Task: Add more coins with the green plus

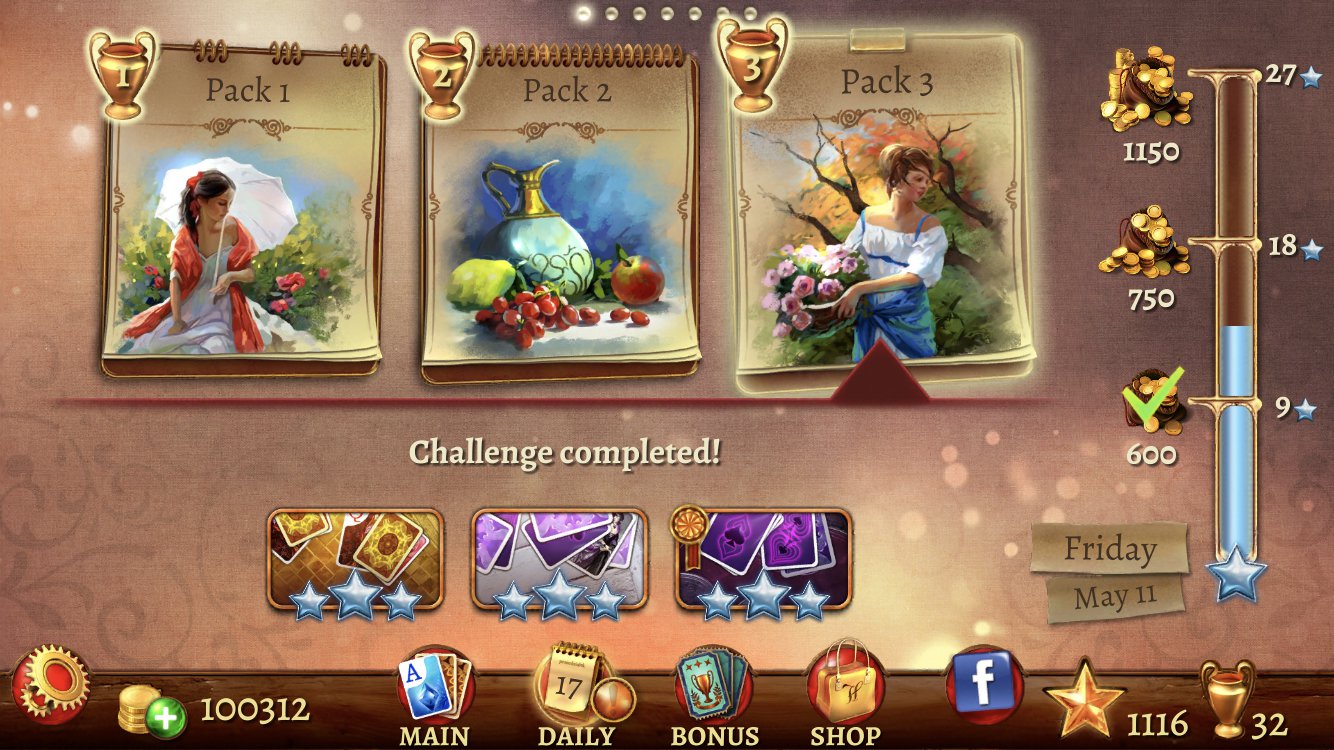Action: click(165, 716)
